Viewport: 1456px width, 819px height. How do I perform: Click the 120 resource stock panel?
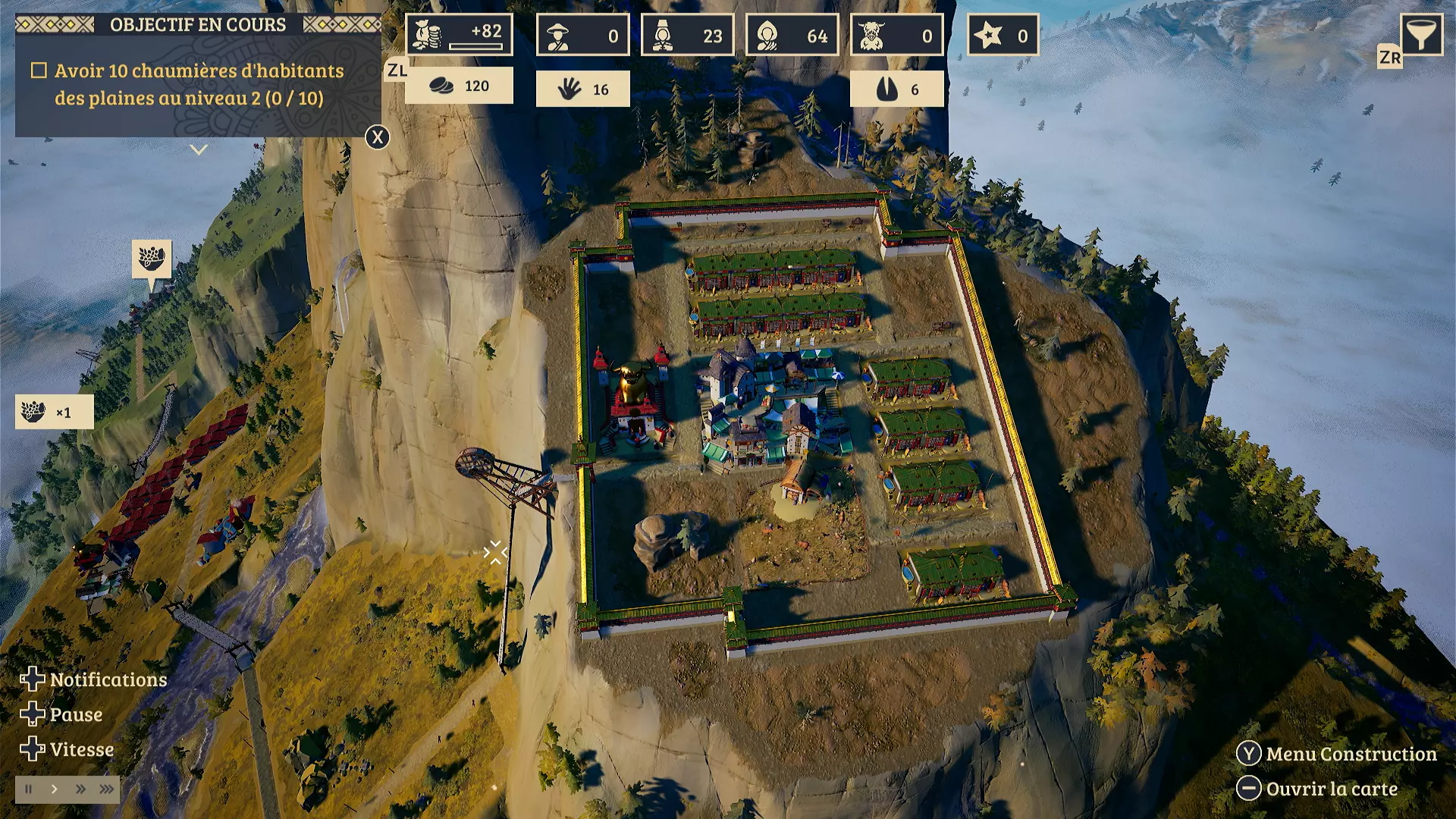459,86
